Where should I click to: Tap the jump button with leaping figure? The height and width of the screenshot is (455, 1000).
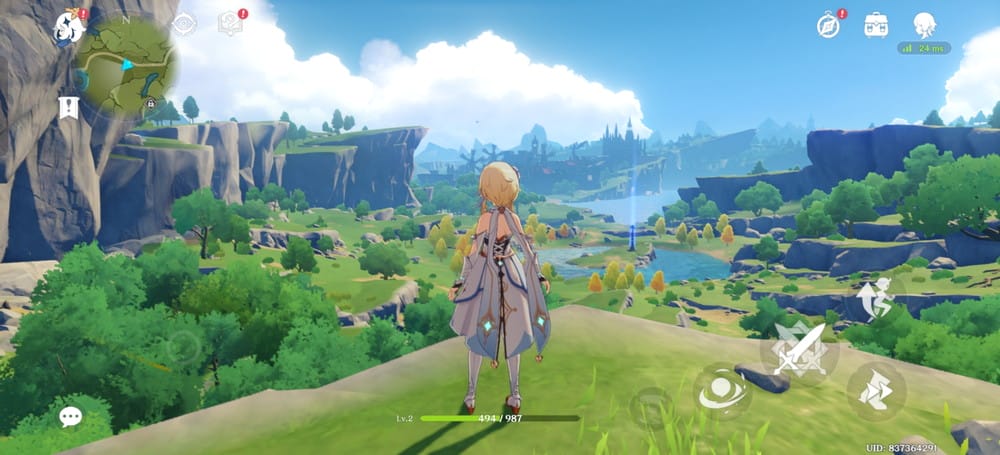point(876,299)
